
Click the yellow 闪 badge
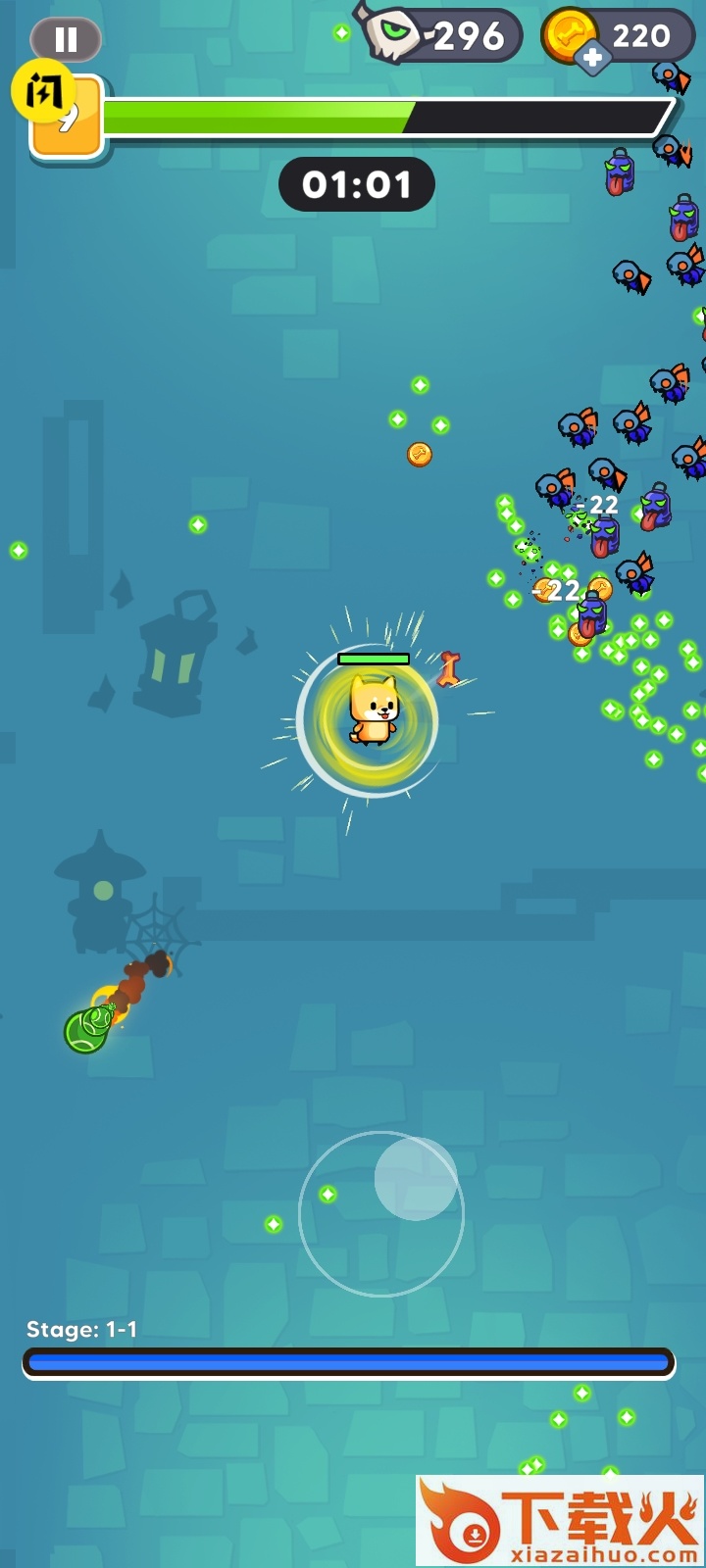click(x=43, y=91)
